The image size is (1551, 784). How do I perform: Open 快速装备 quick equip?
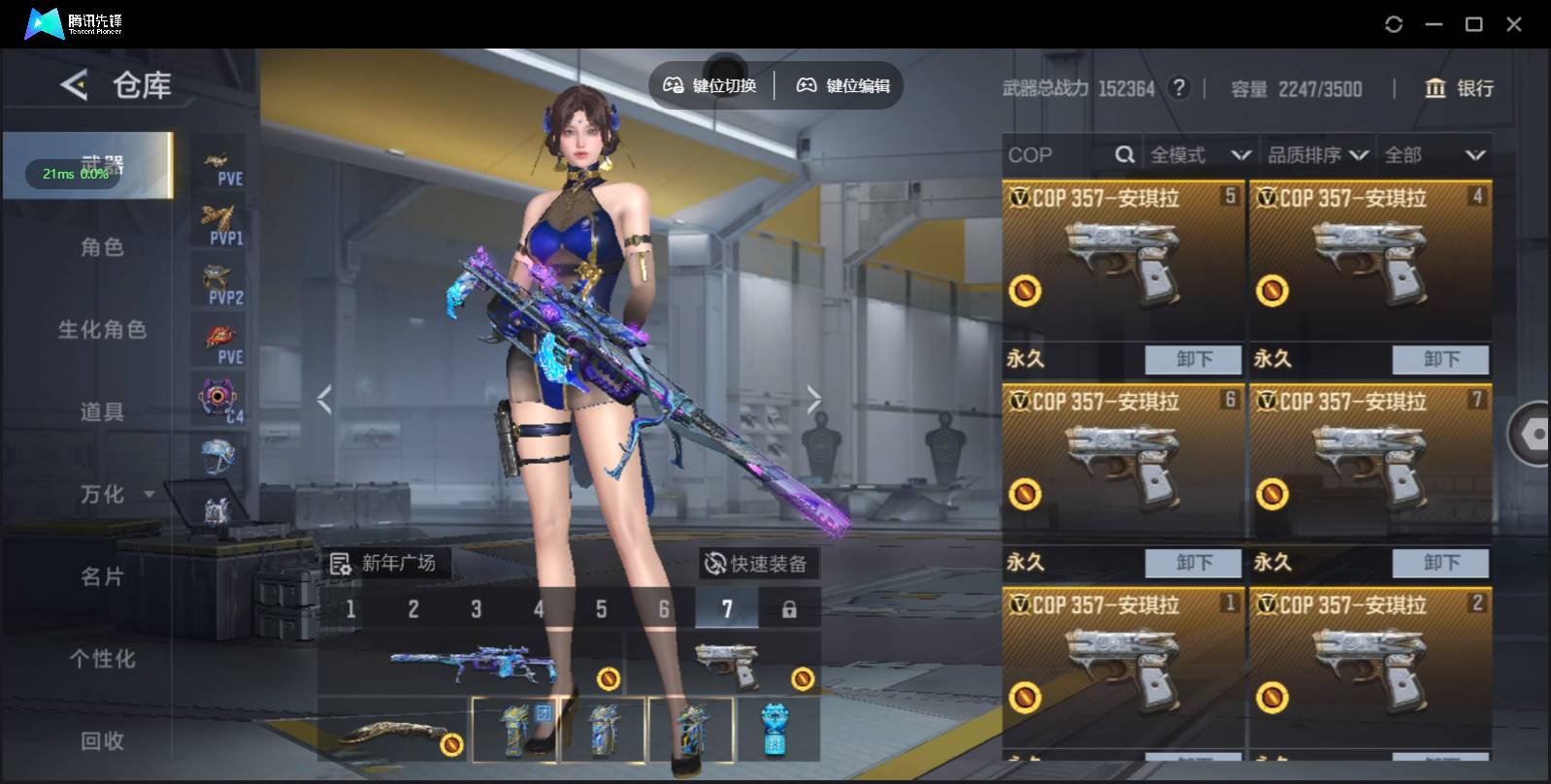coord(757,564)
